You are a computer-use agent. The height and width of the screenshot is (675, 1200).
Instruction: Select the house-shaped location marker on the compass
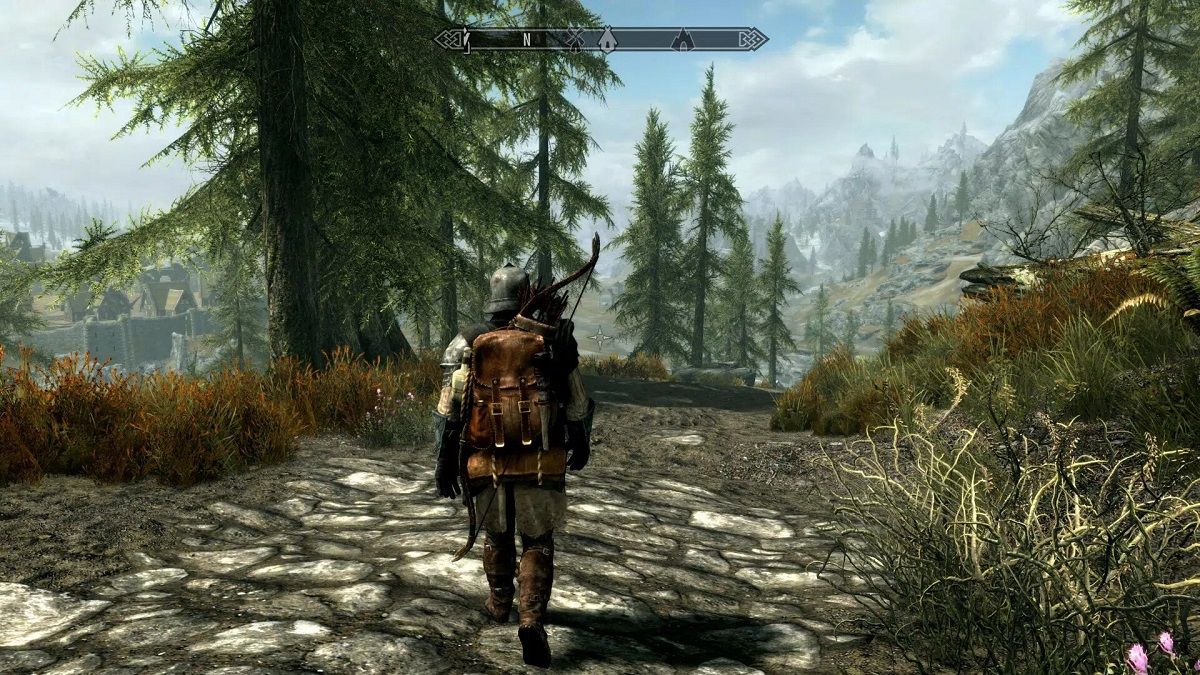tap(607, 39)
